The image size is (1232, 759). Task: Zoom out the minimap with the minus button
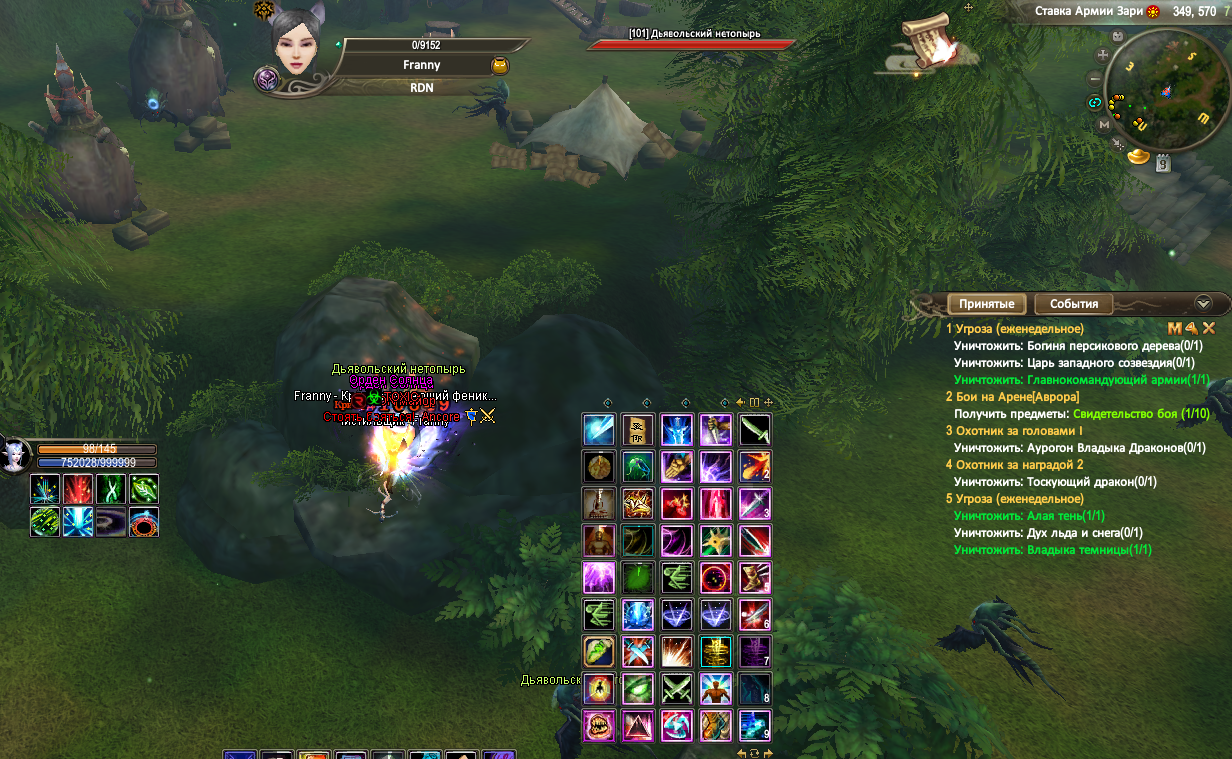(1096, 78)
